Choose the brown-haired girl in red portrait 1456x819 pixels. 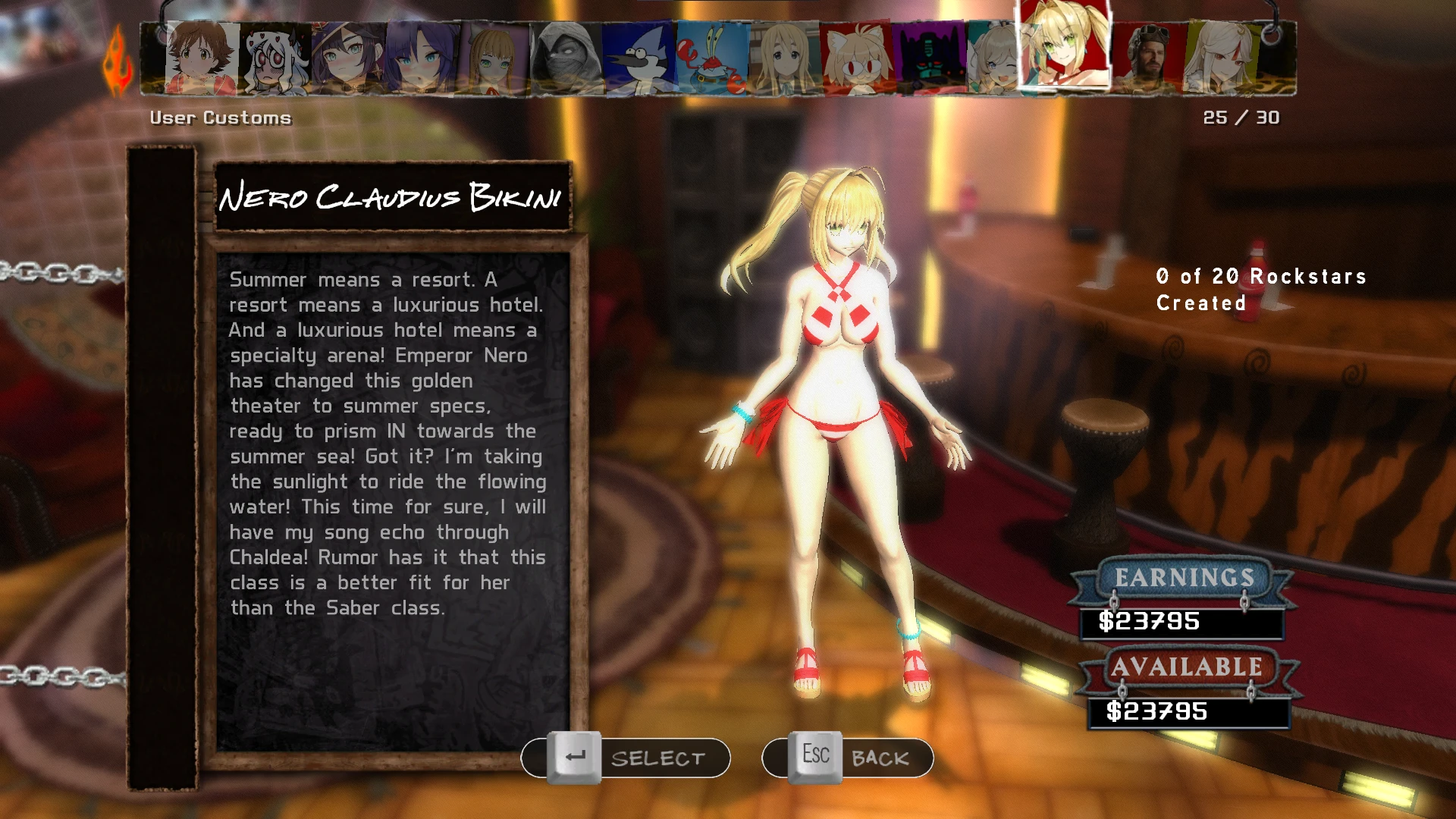point(202,59)
